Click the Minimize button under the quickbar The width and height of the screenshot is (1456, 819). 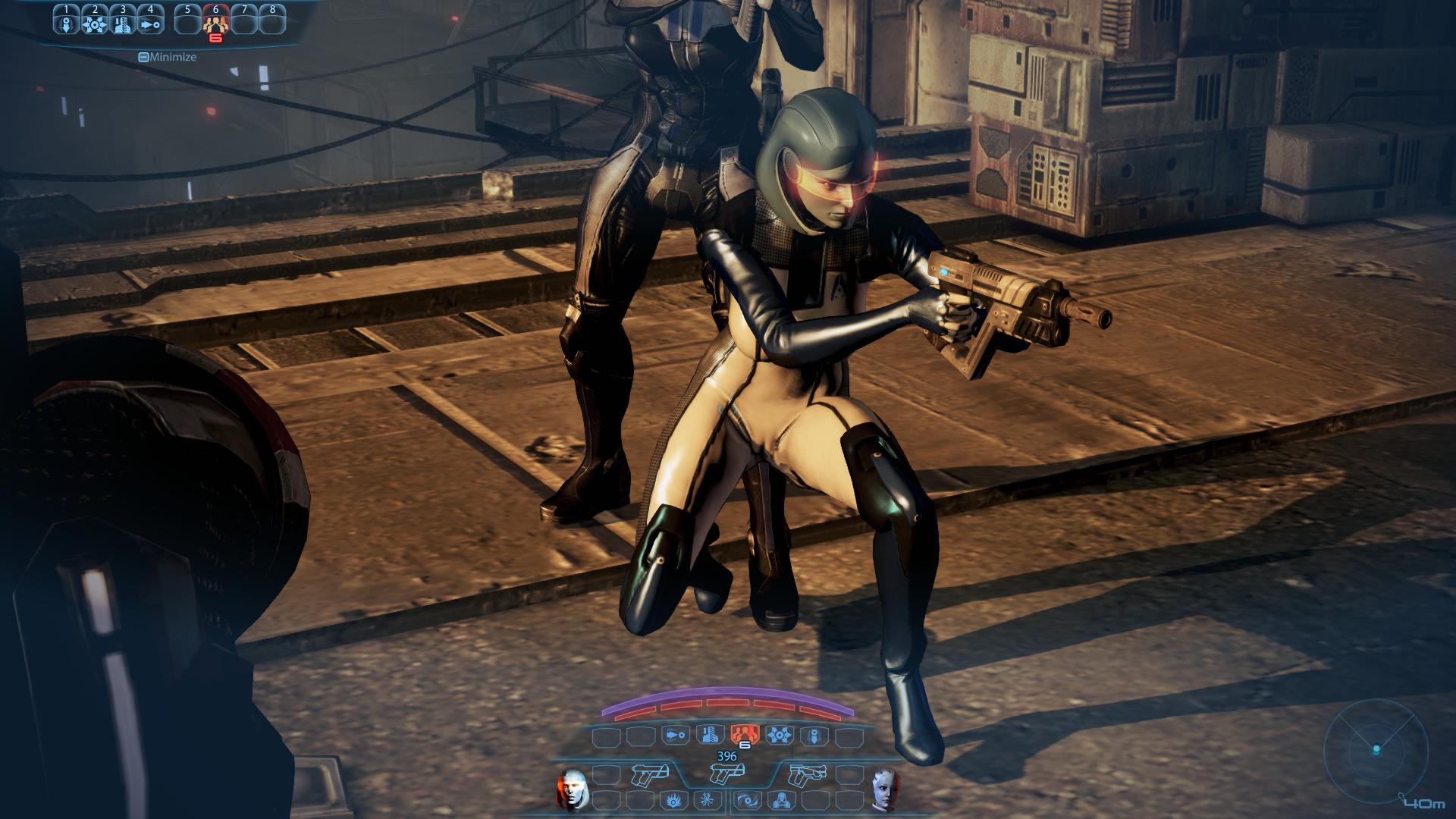coord(168,57)
